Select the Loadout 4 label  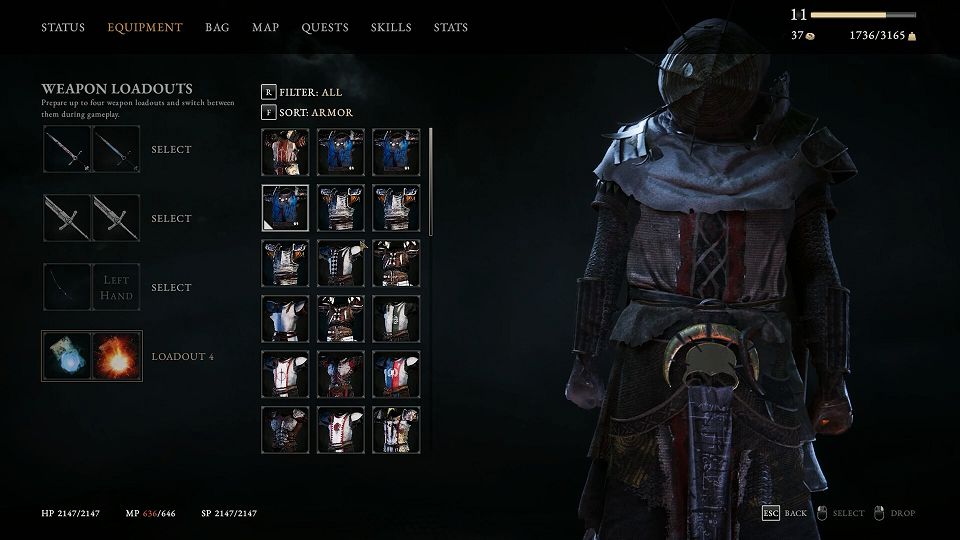tap(183, 357)
